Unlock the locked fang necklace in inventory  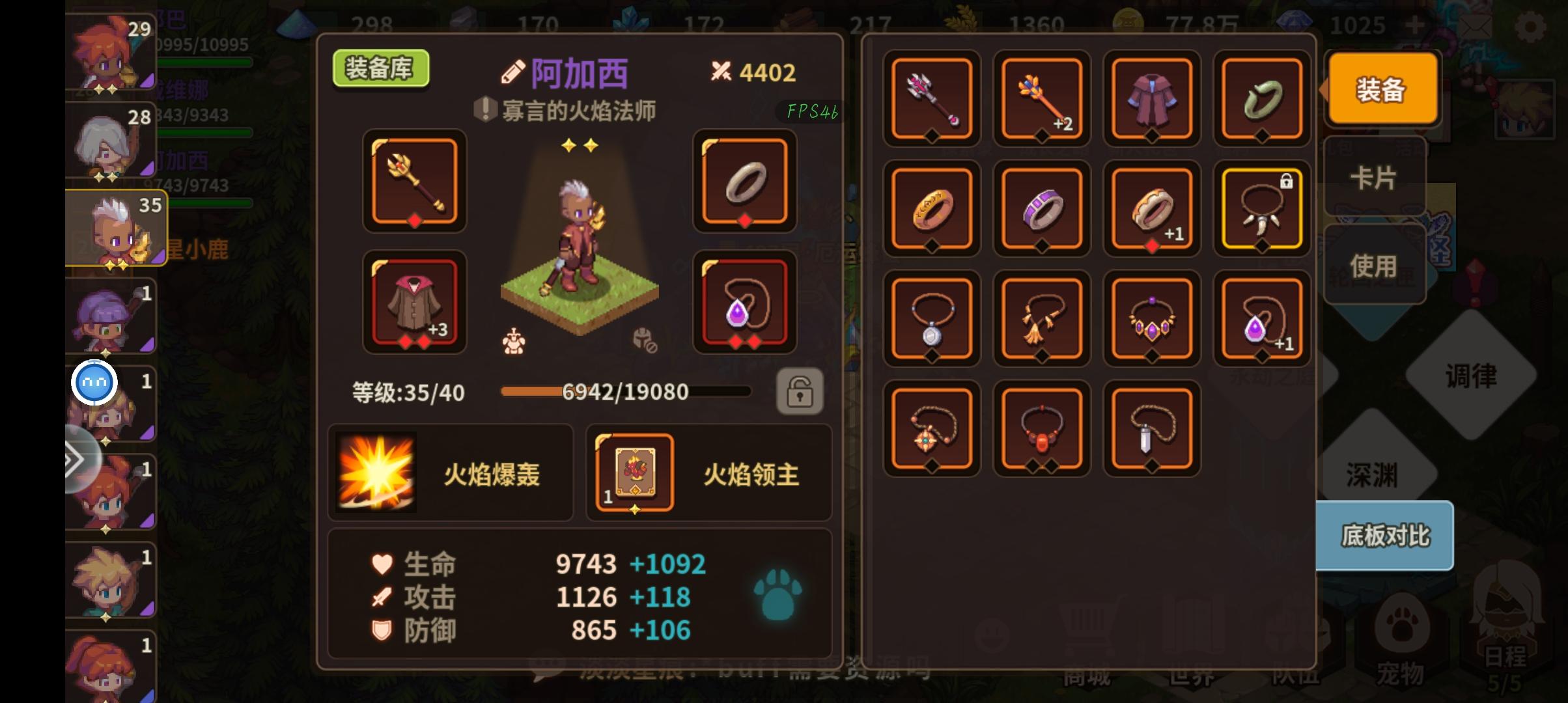click(1262, 208)
